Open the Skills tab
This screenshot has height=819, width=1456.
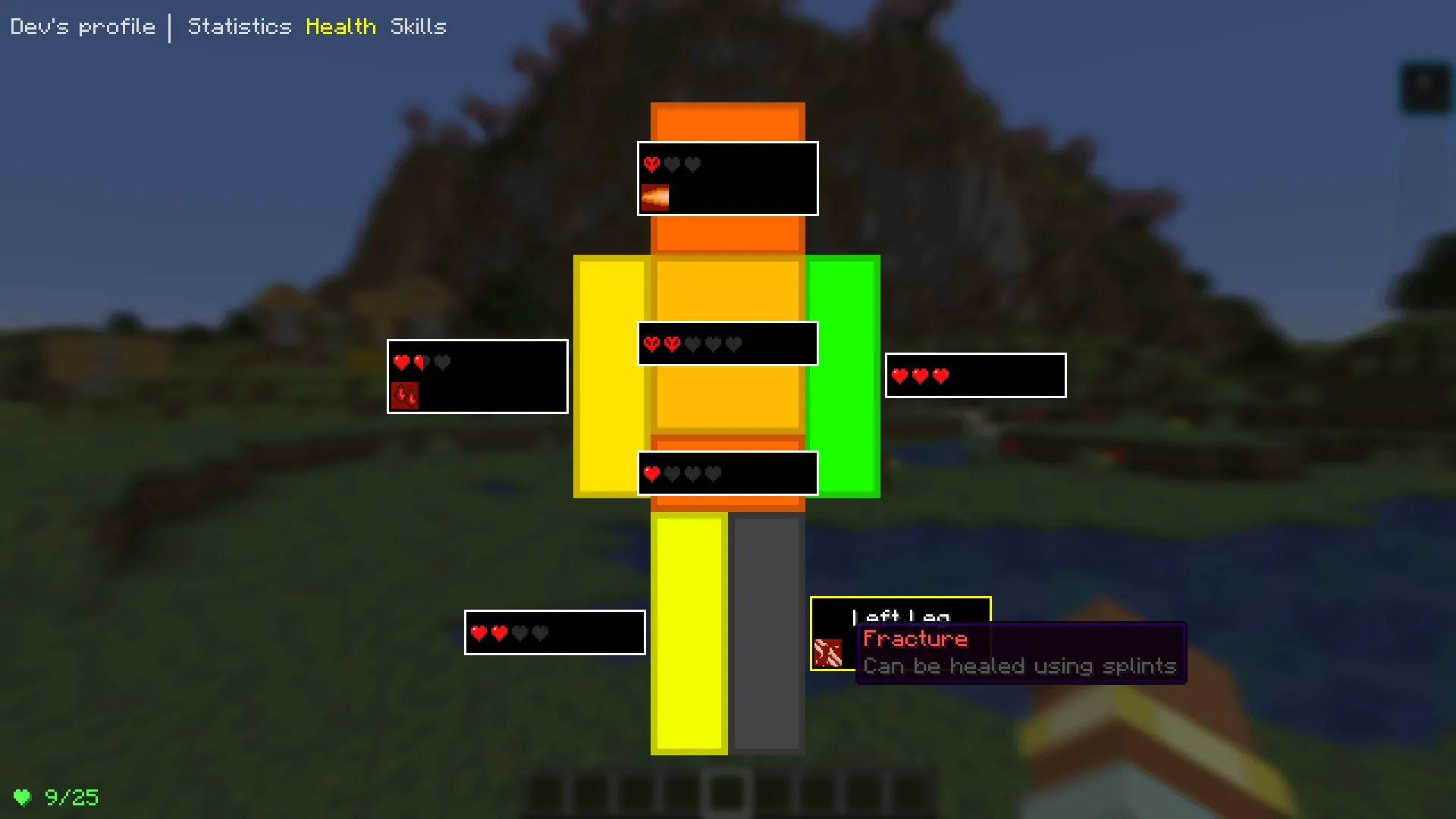click(x=418, y=27)
